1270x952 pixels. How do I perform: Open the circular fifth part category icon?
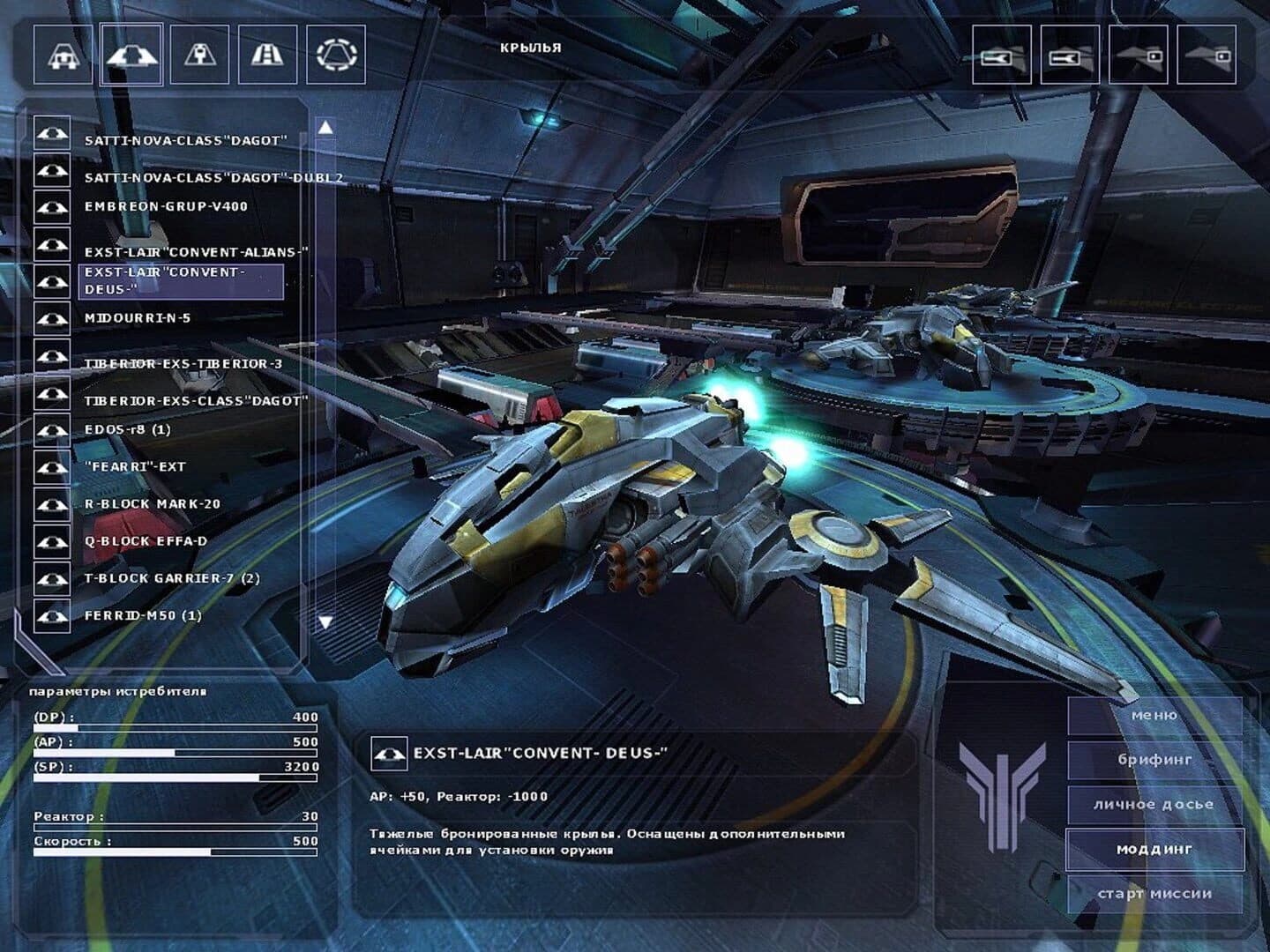338,56
